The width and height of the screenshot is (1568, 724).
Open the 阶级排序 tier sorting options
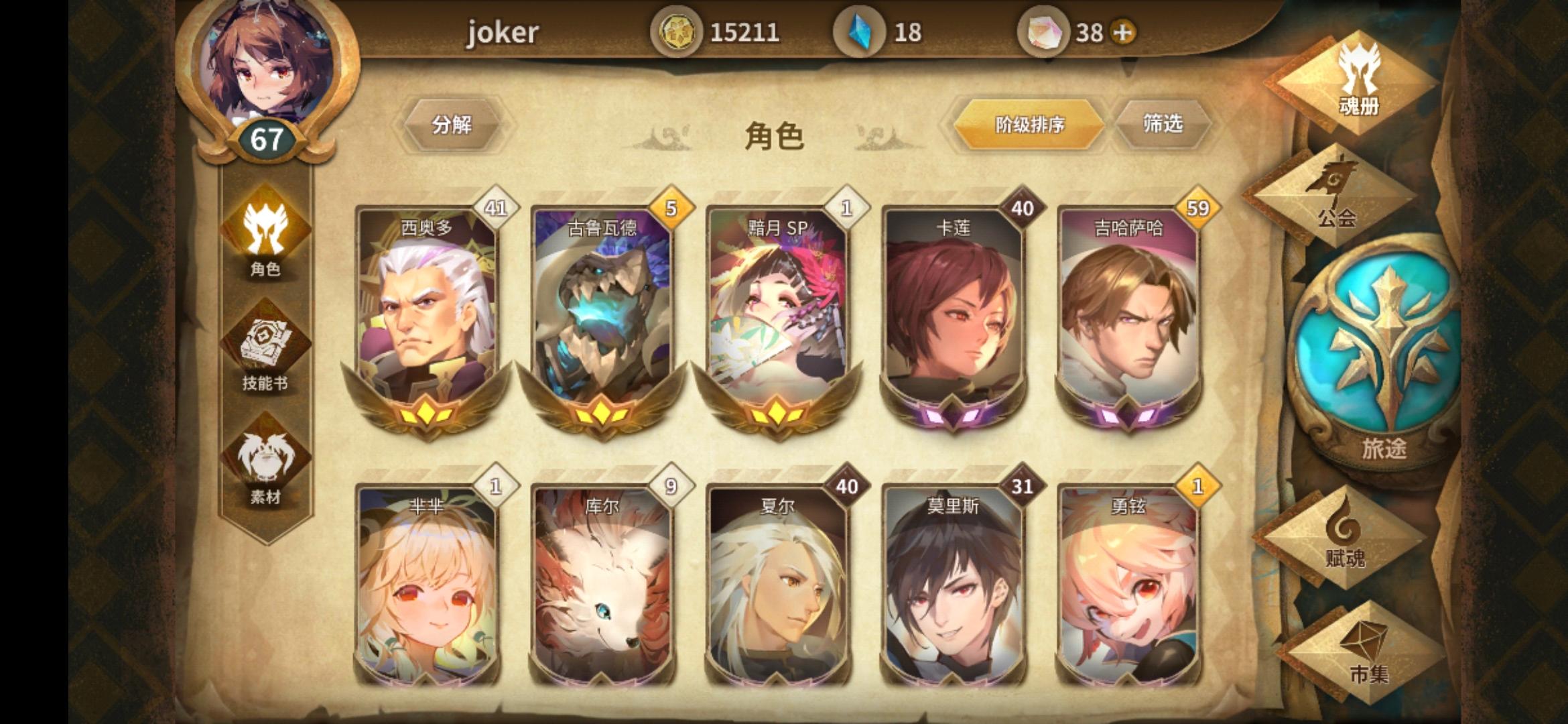(x=1029, y=124)
